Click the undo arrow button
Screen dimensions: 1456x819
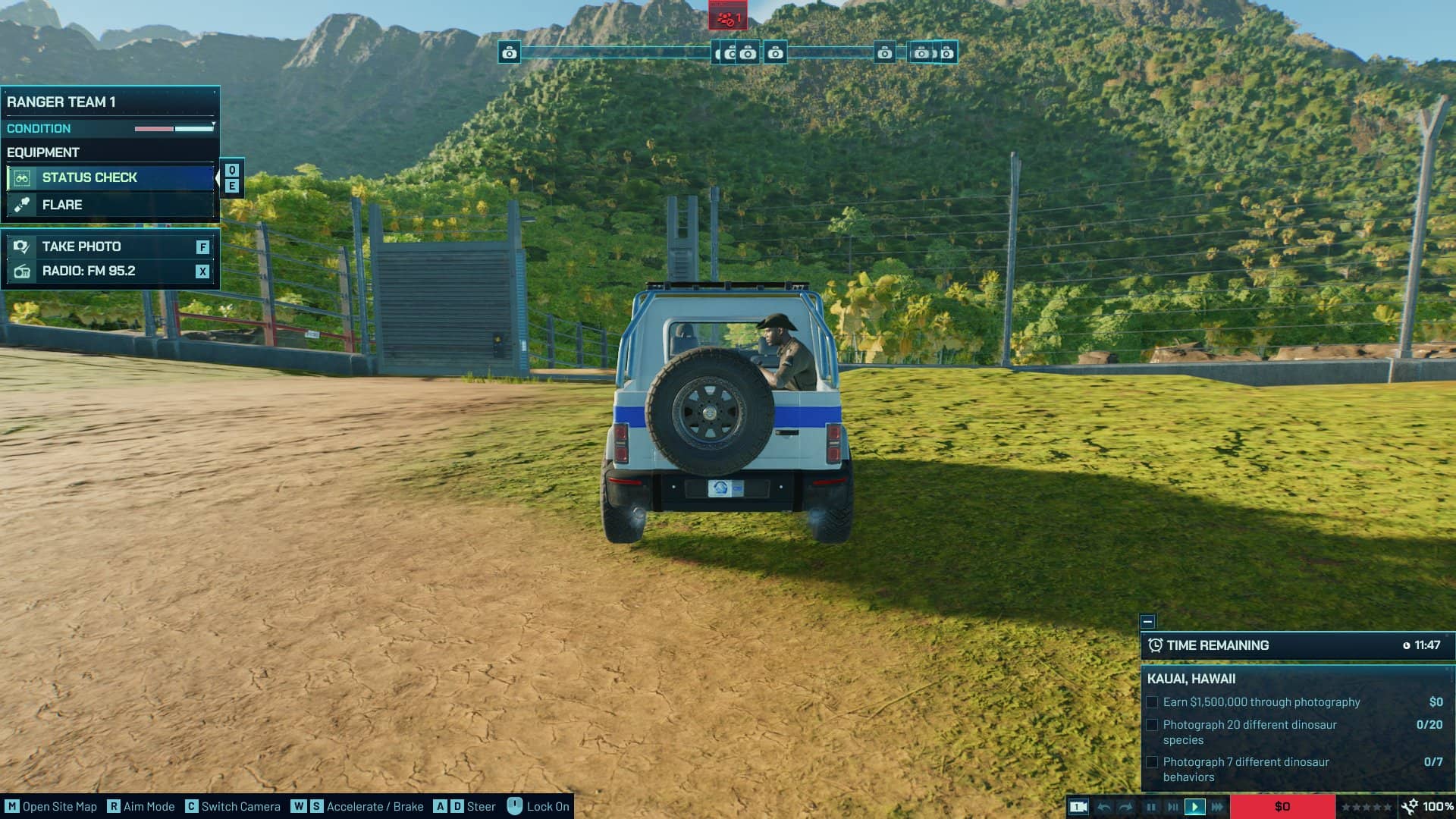point(1105,807)
